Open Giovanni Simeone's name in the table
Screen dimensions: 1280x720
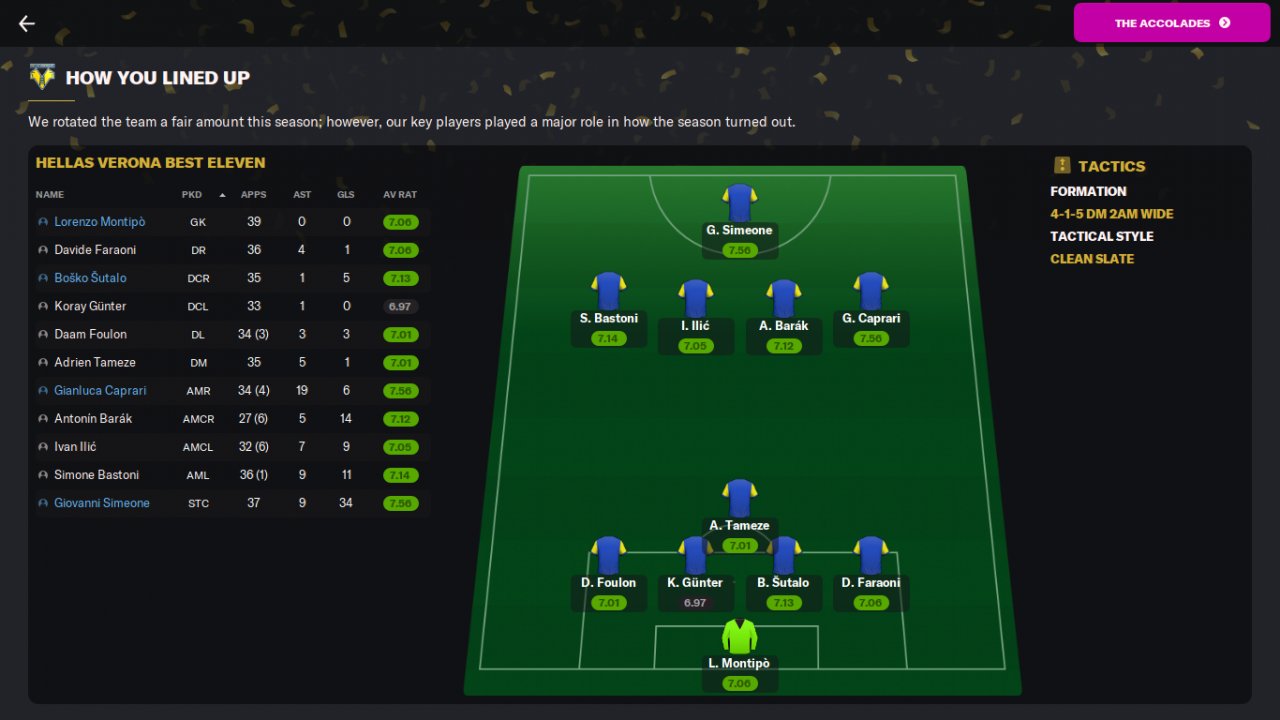coord(101,503)
